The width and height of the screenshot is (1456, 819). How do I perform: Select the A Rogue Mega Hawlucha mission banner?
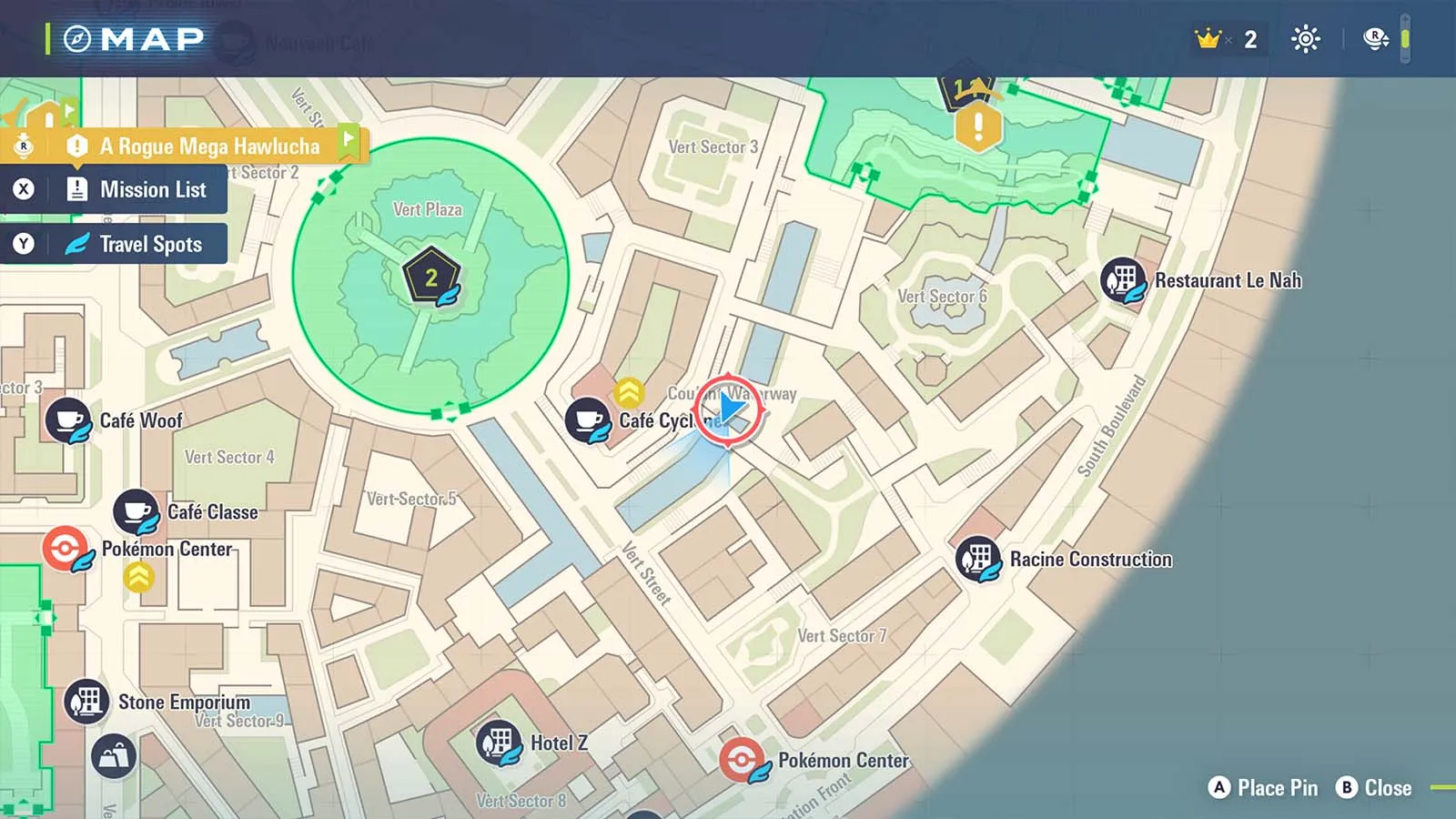click(208, 146)
